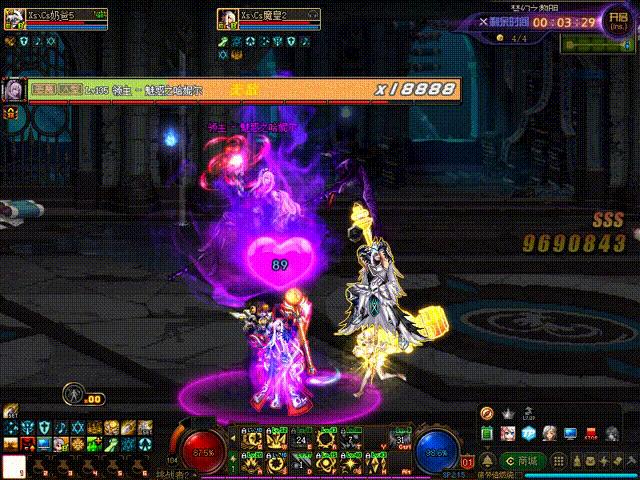Click the white highlighted quick slot
Image resolution: width=640 pixels, height=480 pixels.
(x=13, y=465)
